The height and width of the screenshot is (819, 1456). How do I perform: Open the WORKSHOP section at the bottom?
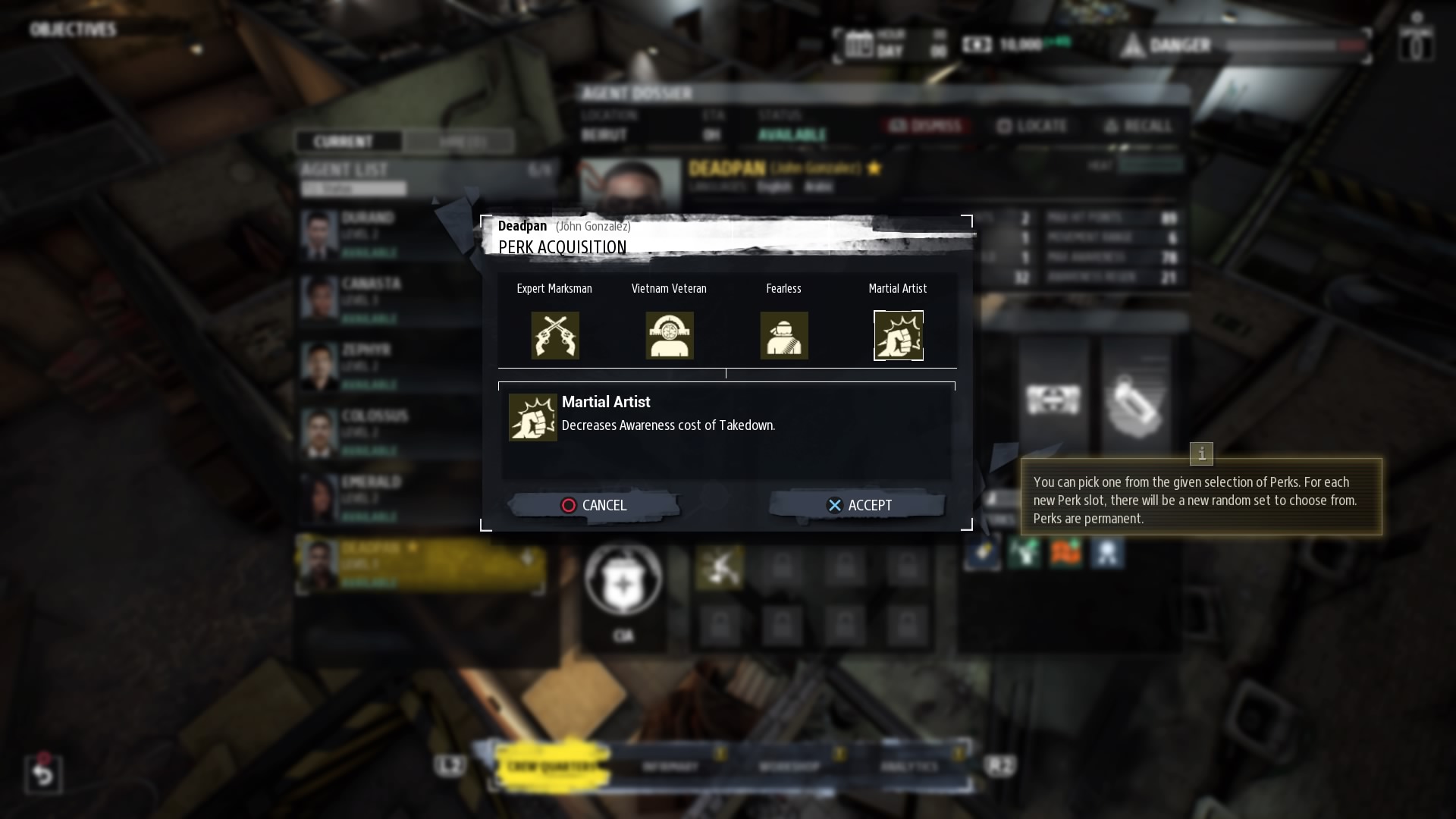pos(789,766)
